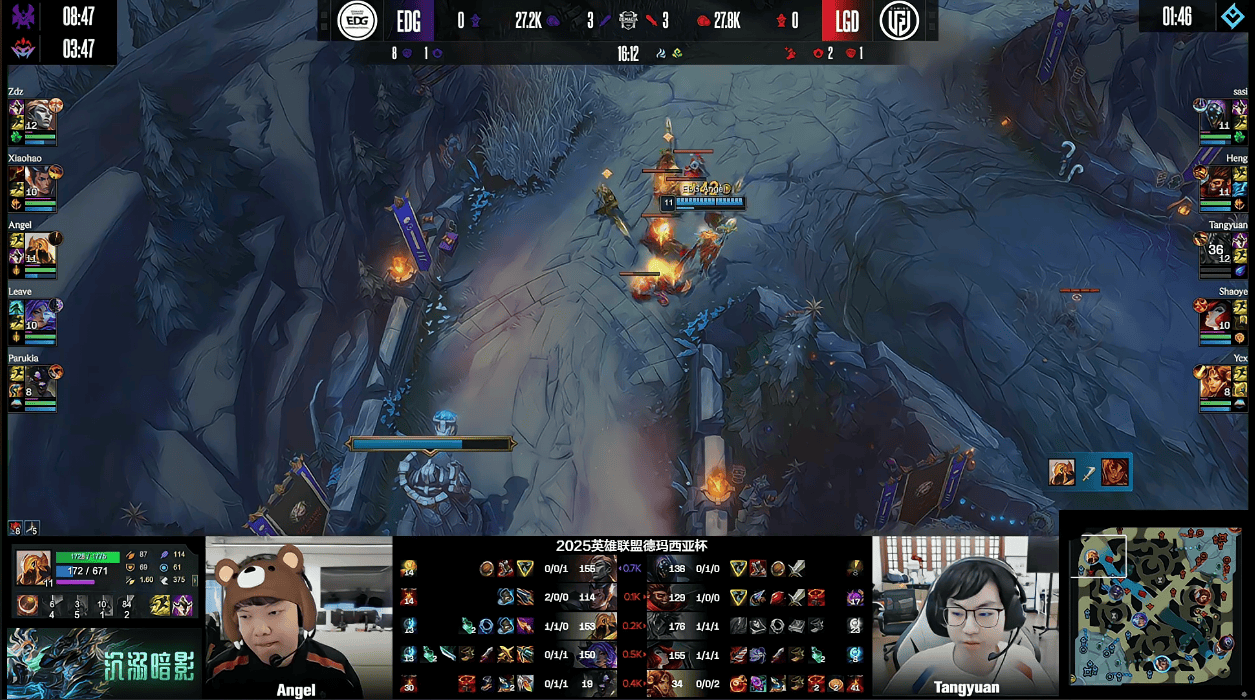Click the EDG team logo

click(357, 21)
